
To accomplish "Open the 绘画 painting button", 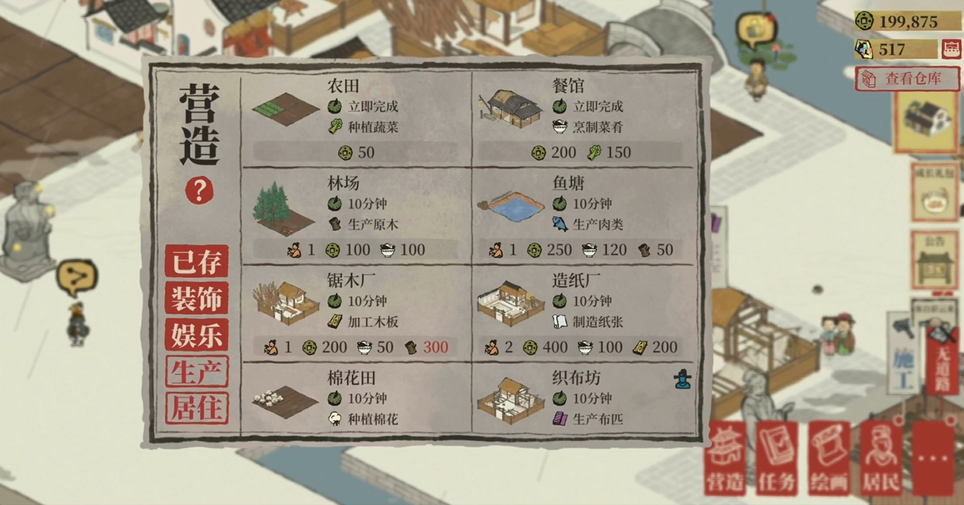I will (830, 459).
